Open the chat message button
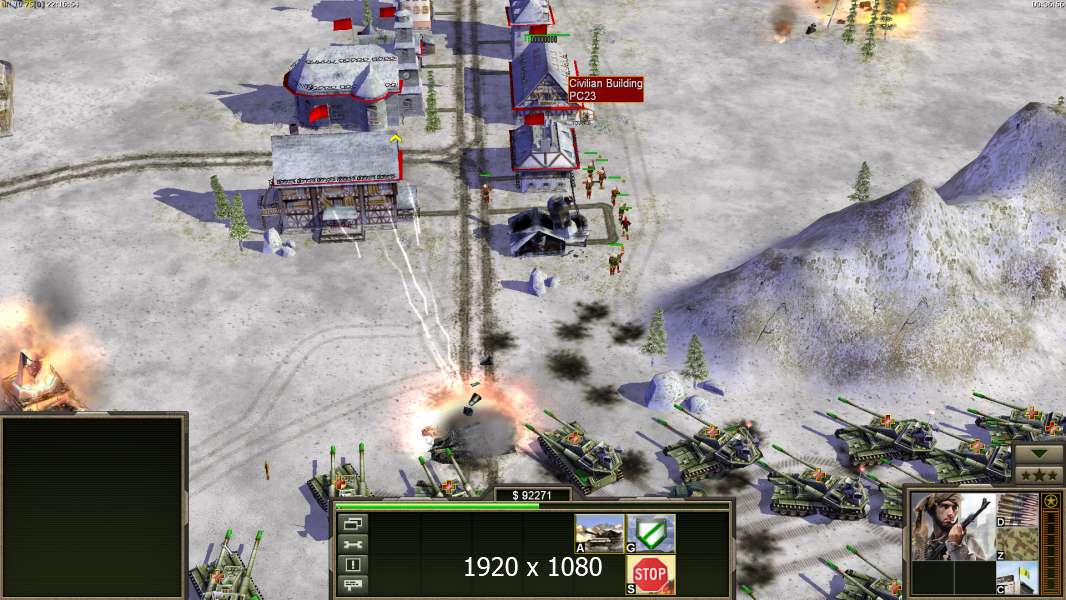1066x600 pixels. click(354, 583)
